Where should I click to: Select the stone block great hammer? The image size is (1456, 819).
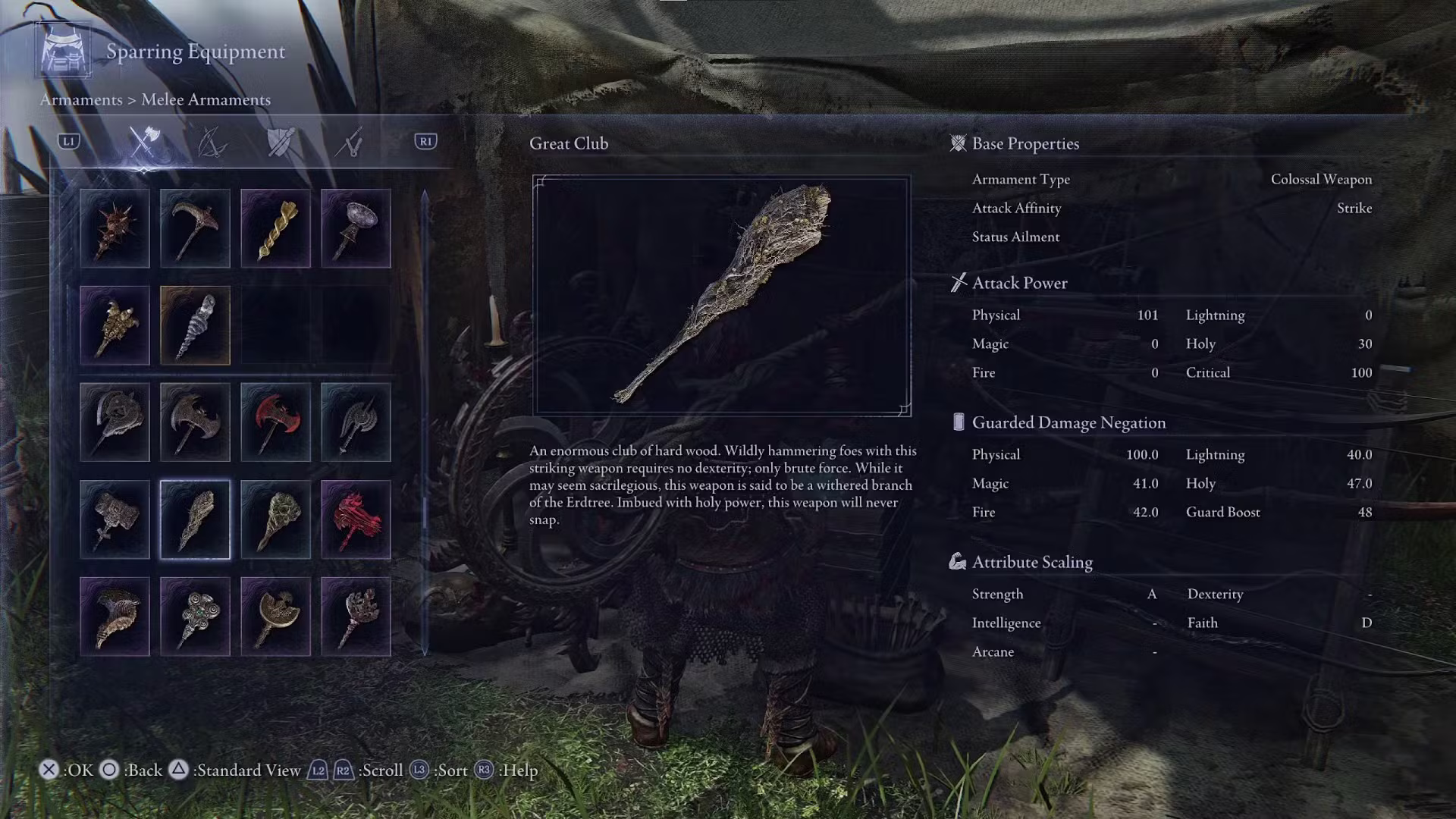tap(115, 519)
